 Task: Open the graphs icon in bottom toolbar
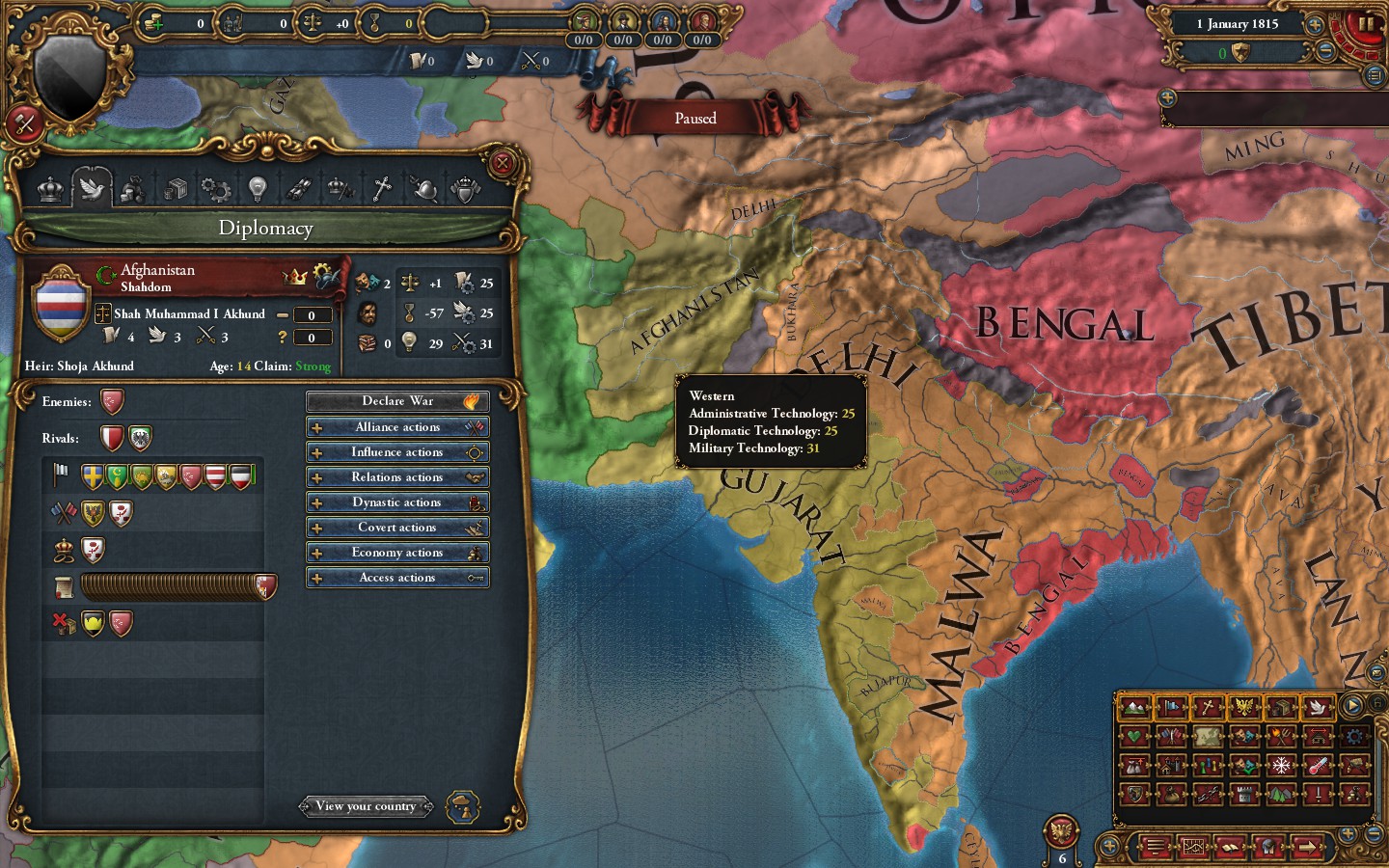pos(1192,848)
